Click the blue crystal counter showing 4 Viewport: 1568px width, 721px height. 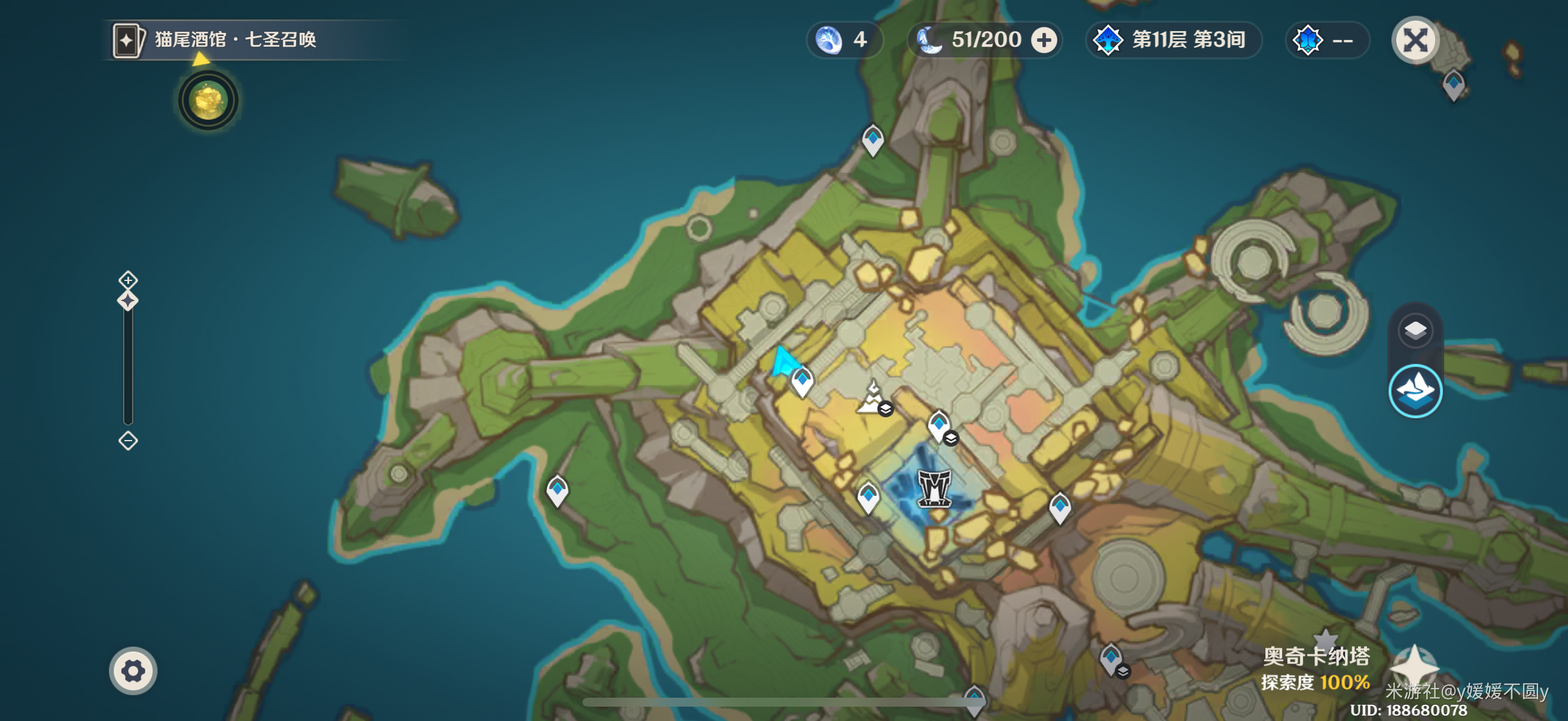tap(844, 40)
